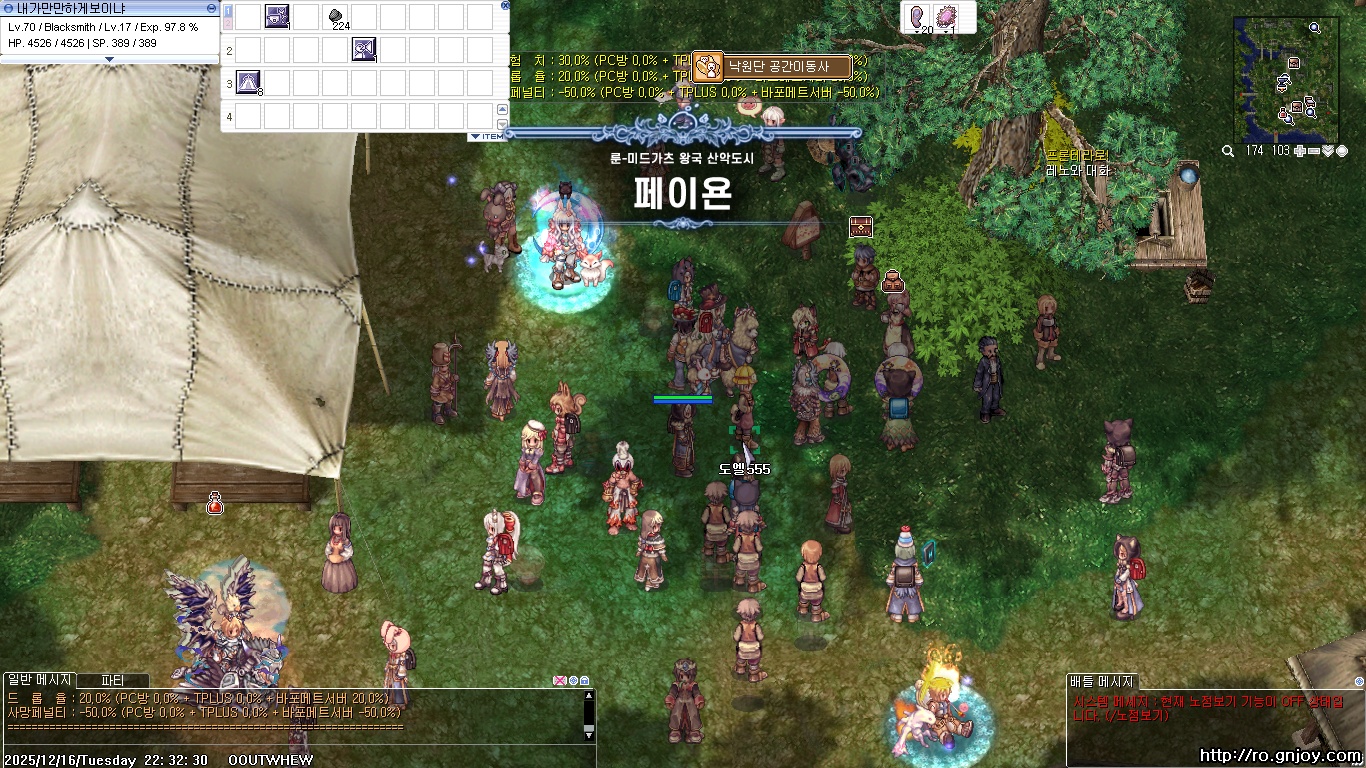Collapse the inventory using the ITEM button
This screenshot has height=768, width=1366.
(x=488, y=134)
